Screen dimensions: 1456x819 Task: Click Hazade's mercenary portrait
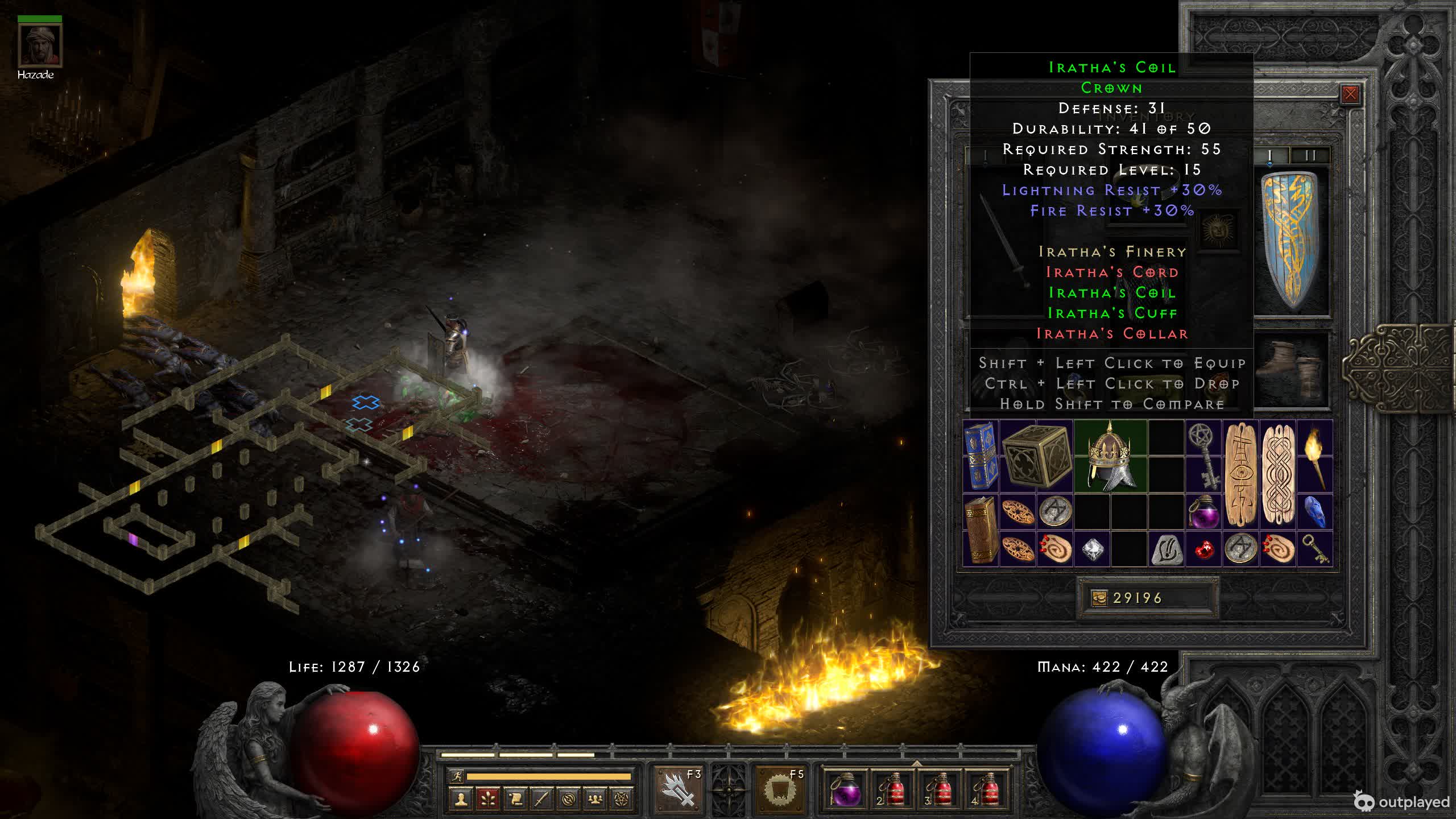point(39,45)
